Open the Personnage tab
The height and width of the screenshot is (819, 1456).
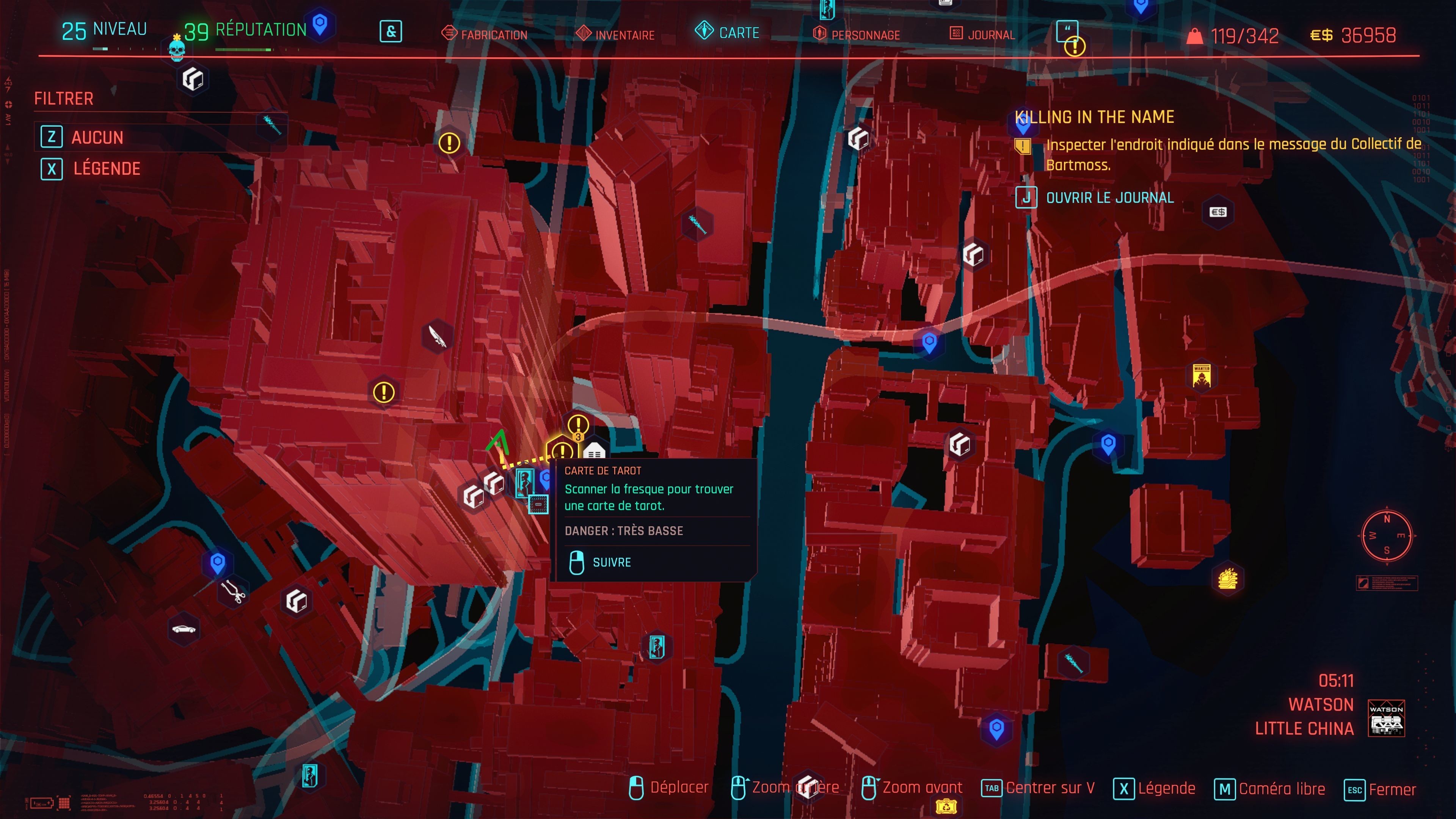pyautogui.click(x=865, y=35)
